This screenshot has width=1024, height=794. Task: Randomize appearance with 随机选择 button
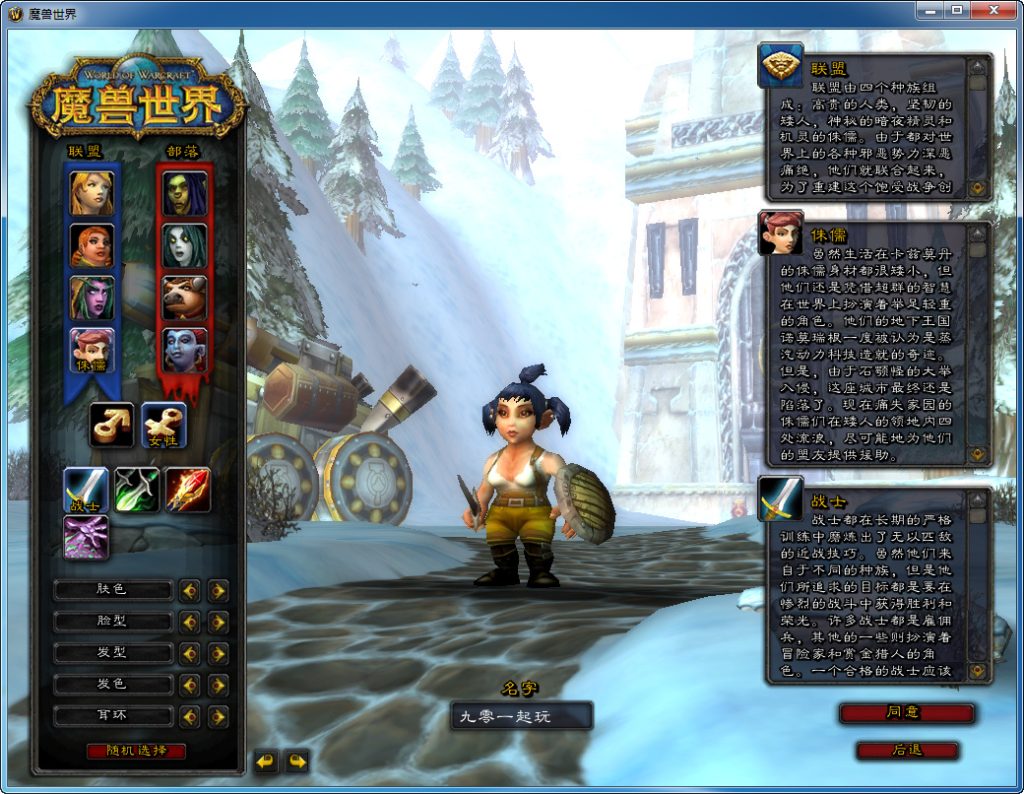pyautogui.click(x=136, y=751)
